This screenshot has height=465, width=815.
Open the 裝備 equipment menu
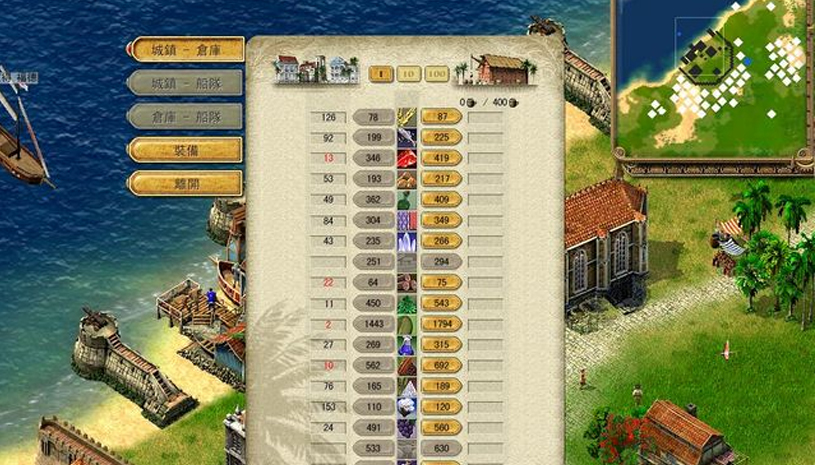pyautogui.click(x=186, y=150)
